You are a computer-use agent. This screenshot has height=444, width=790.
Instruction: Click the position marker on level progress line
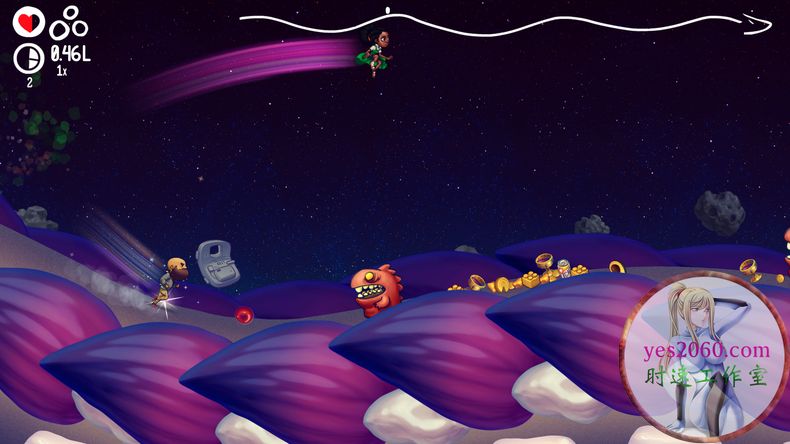[x=388, y=13]
